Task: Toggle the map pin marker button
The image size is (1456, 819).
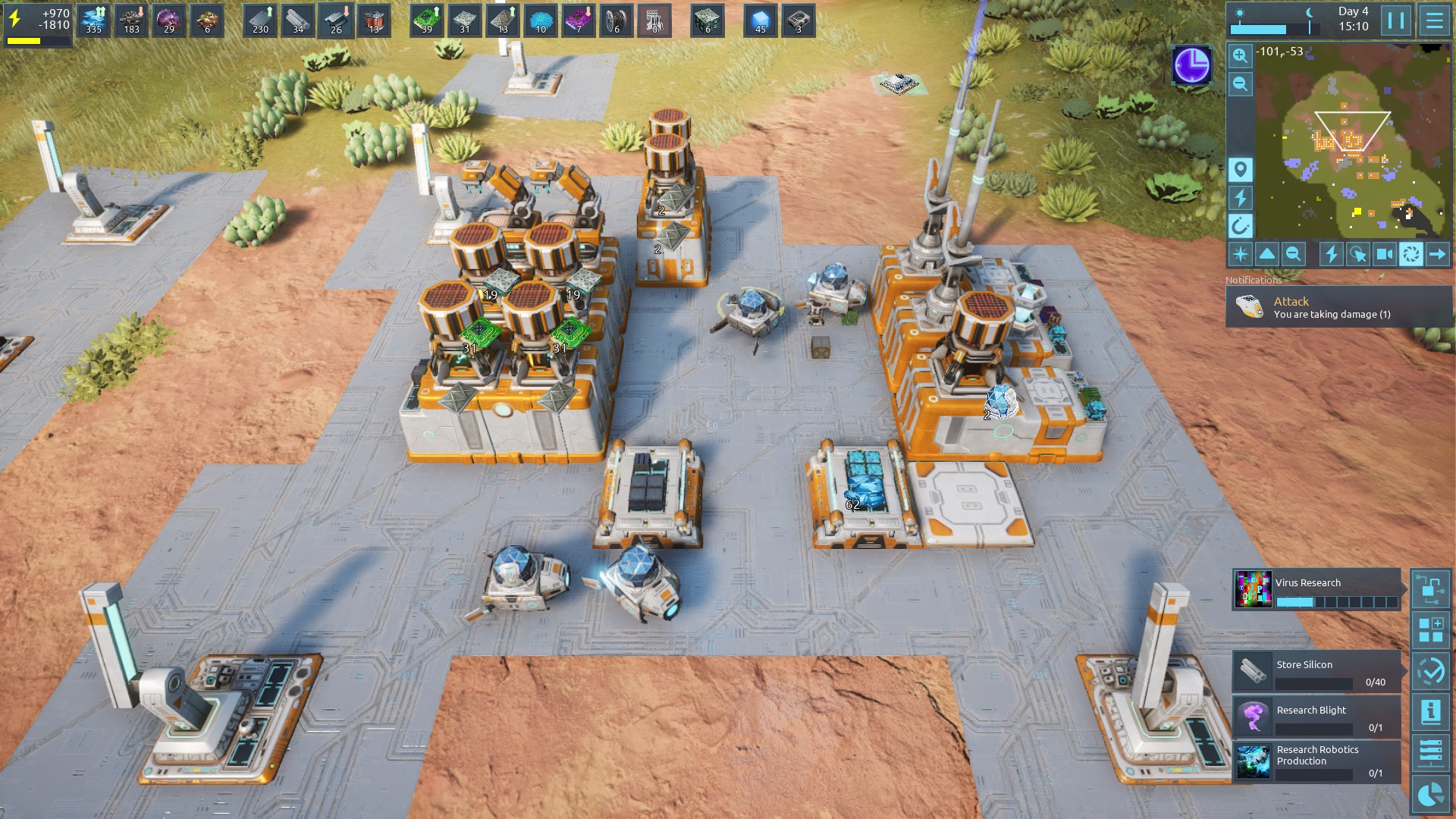Action: point(1241,169)
